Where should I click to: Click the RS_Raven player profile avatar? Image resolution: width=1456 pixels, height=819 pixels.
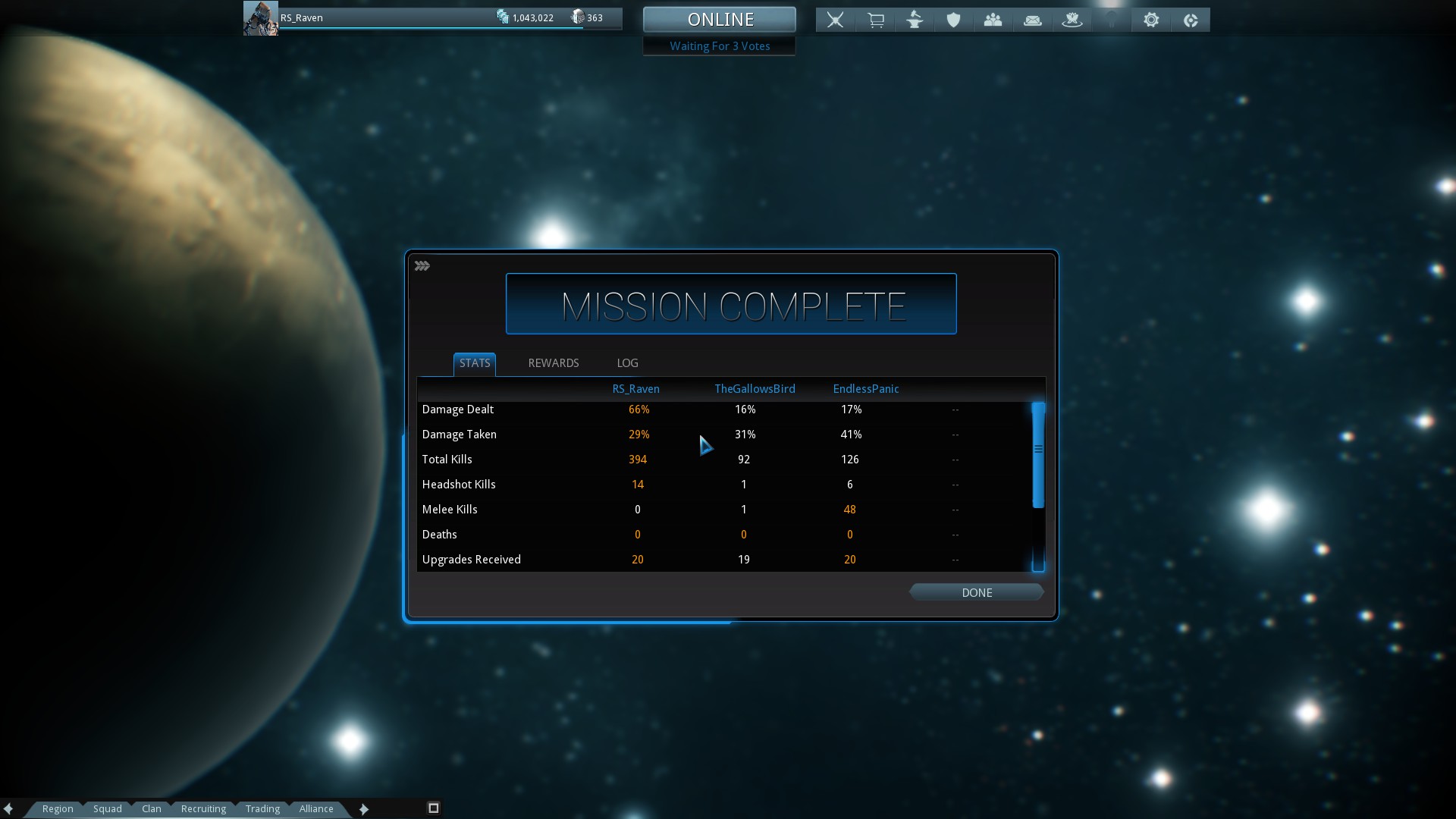pos(260,18)
